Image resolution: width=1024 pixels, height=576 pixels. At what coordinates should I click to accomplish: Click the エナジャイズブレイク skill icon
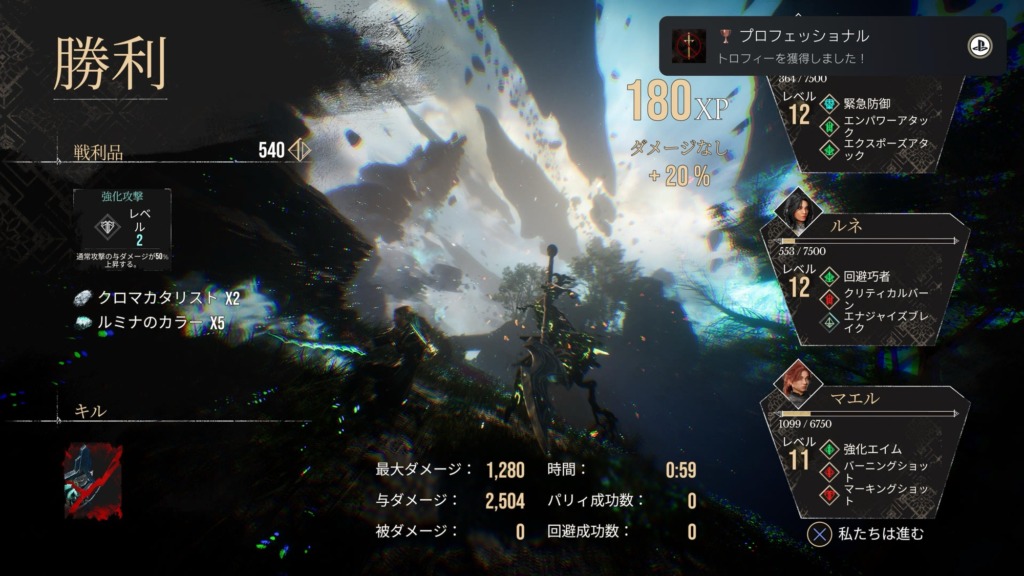pyautogui.click(x=828, y=322)
